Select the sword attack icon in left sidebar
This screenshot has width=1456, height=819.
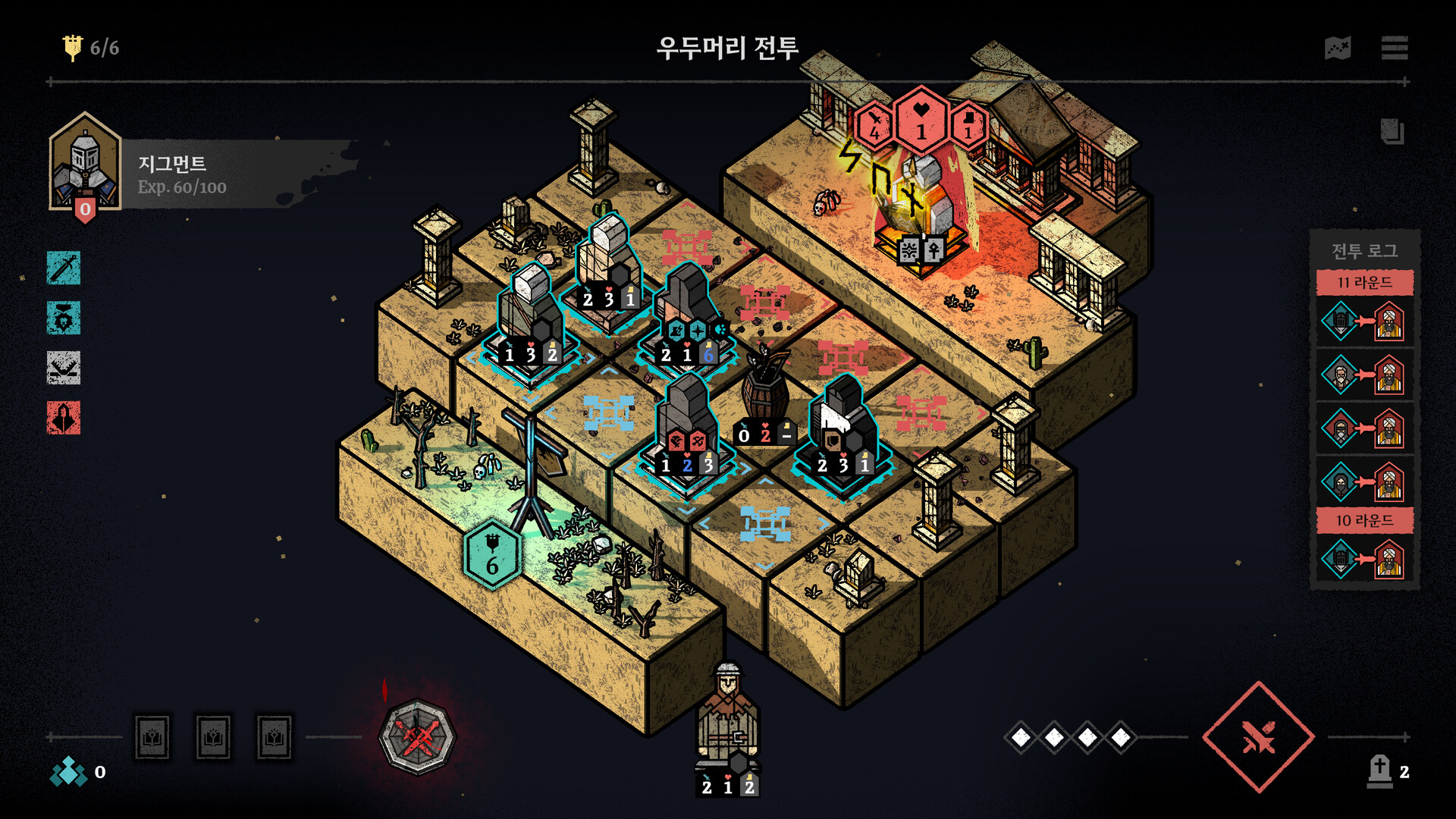(x=63, y=269)
